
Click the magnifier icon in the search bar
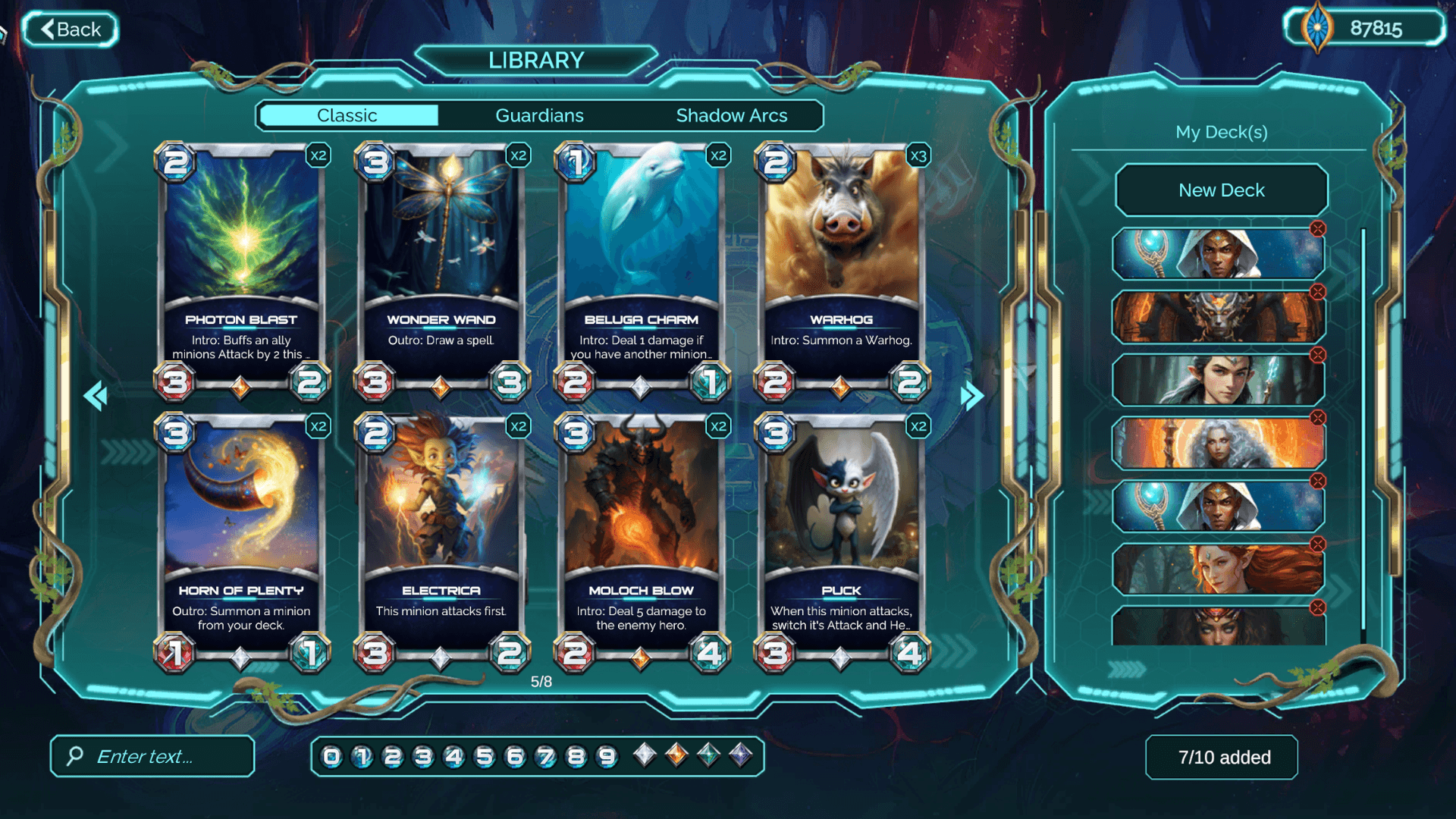pos(74,756)
